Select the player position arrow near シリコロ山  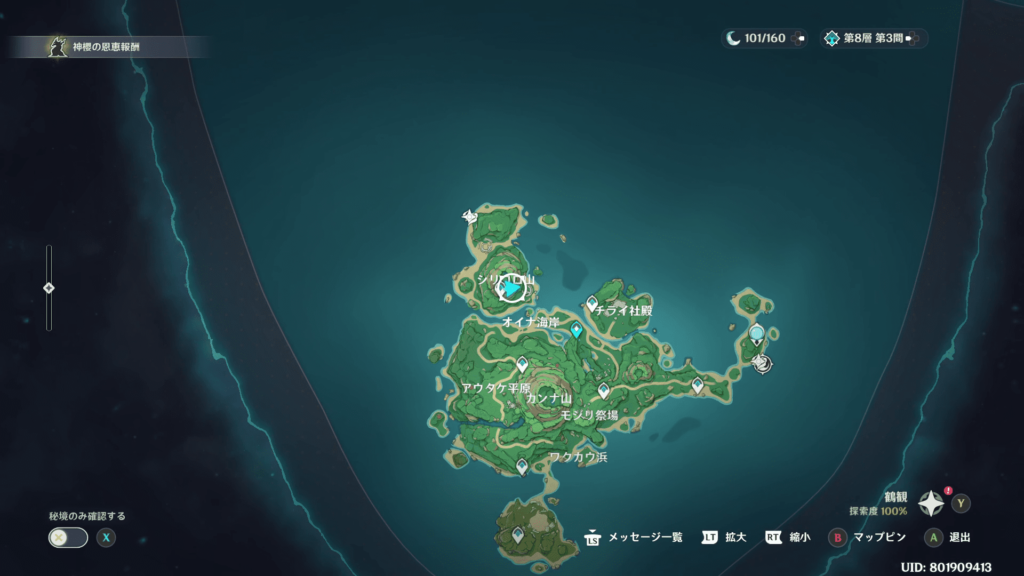(x=512, y=289)
